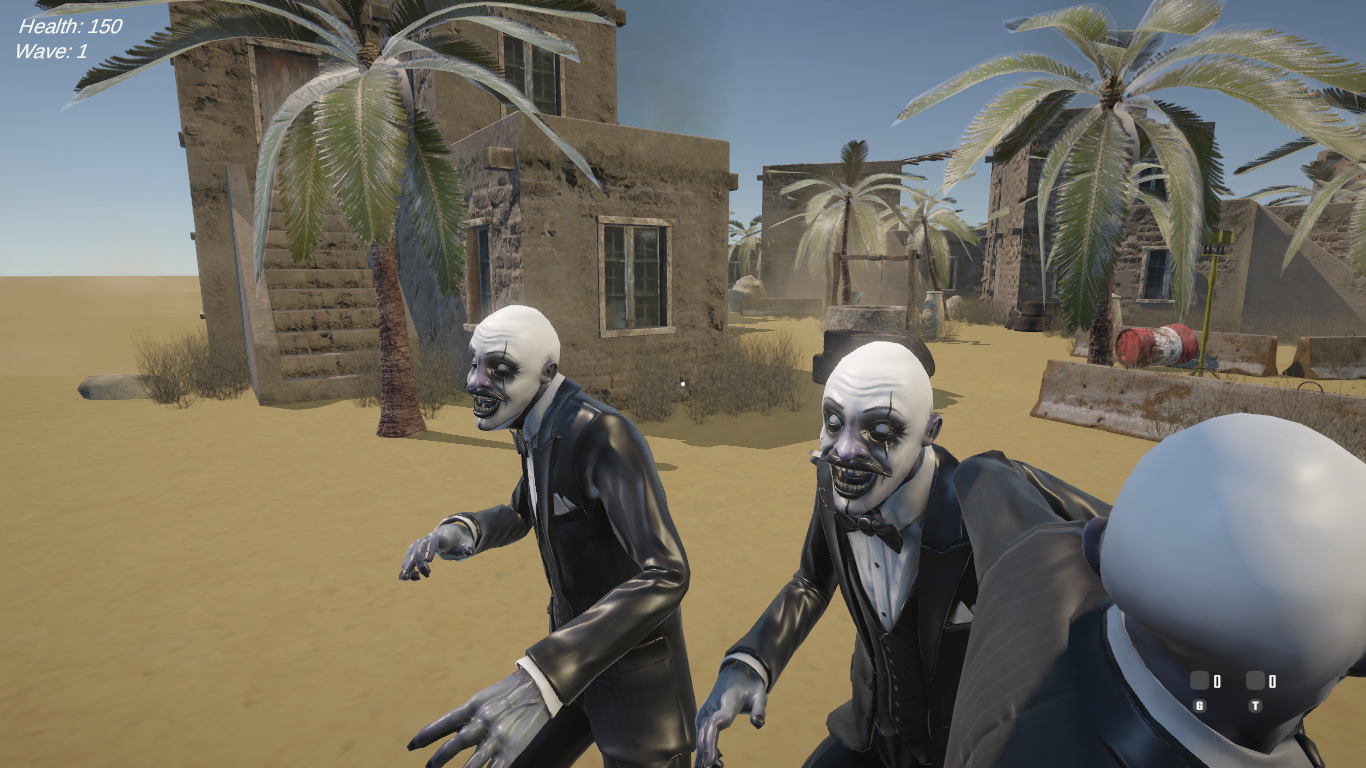Click the right ammo counter showing 0
Image resolution: width=1366 pixels, height=768 pixels.
pyautogui.click(x=1273, y=680)
